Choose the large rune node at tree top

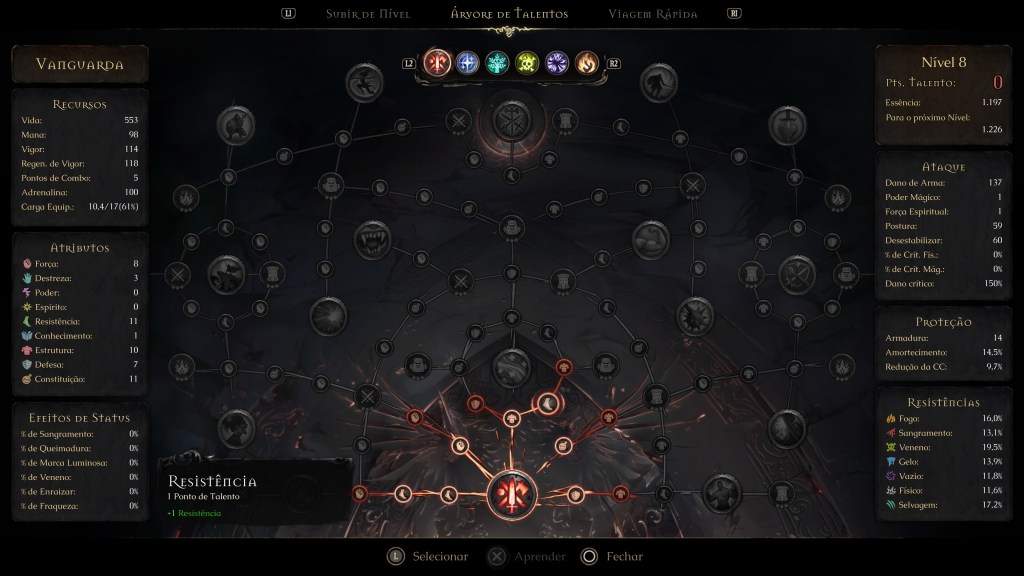pos(512,122)
